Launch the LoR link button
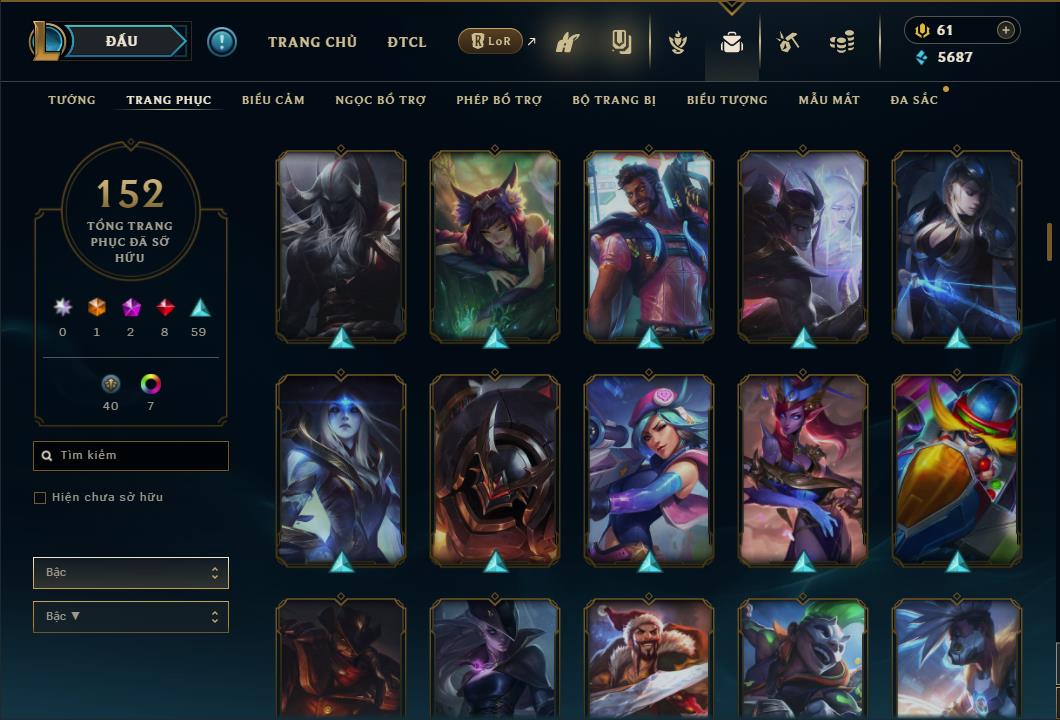 491,42
